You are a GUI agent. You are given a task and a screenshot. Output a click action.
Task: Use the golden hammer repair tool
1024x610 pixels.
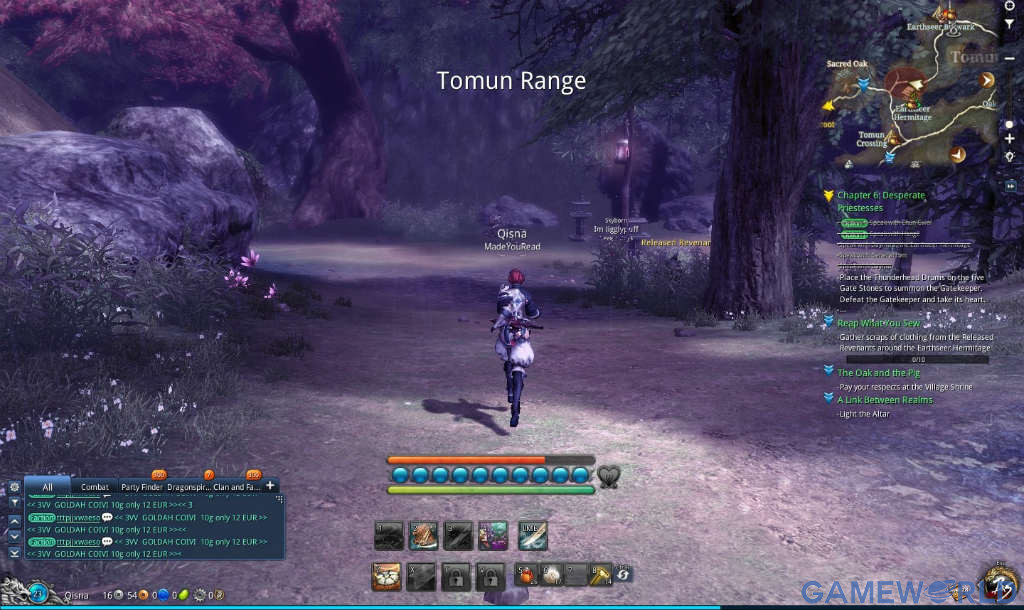point(599,575)
